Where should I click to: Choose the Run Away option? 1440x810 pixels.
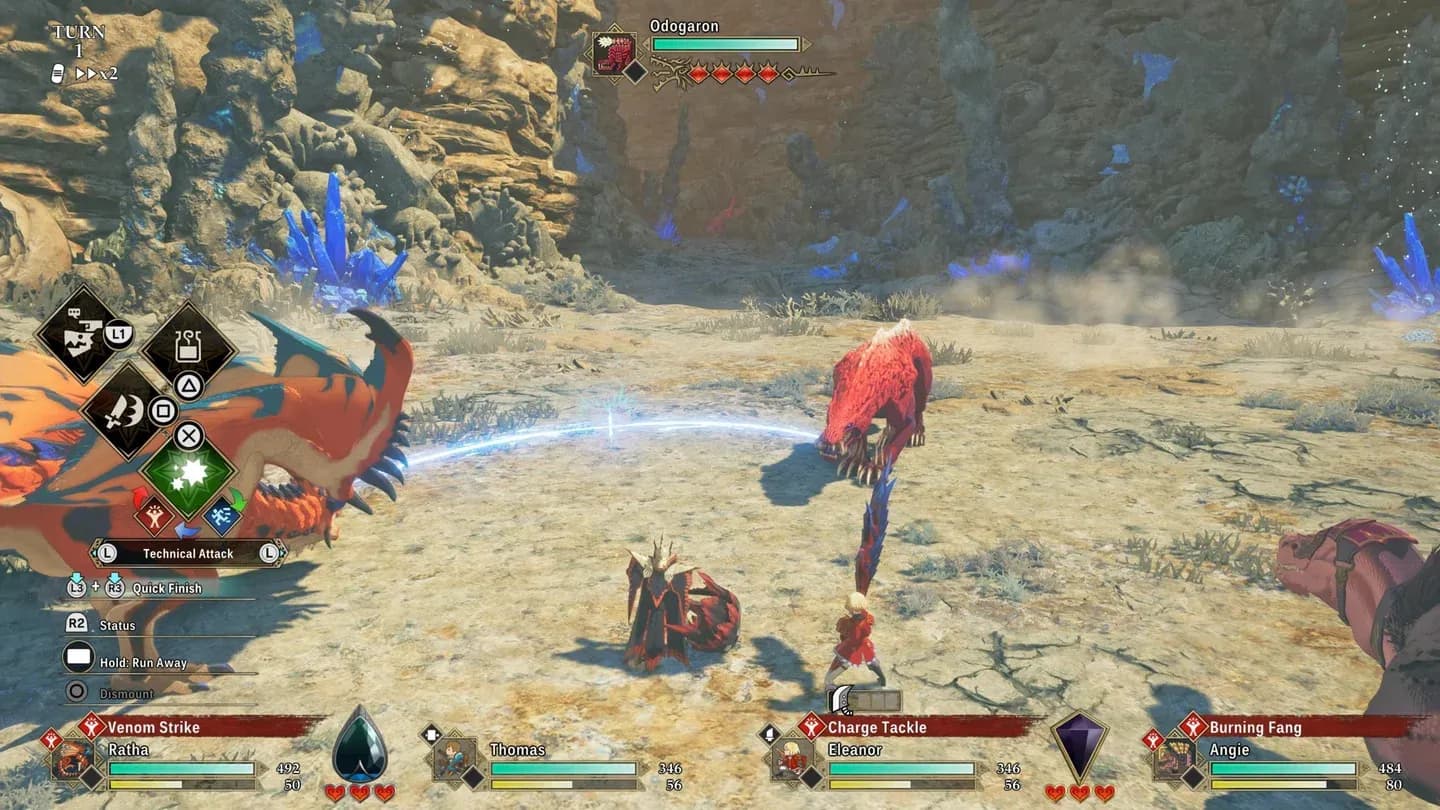(x=143, y=663)
